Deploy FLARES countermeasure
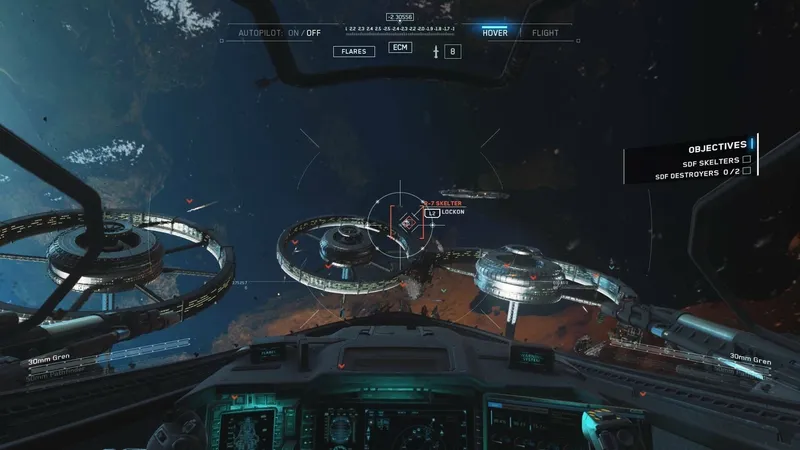 pos(353,51)
